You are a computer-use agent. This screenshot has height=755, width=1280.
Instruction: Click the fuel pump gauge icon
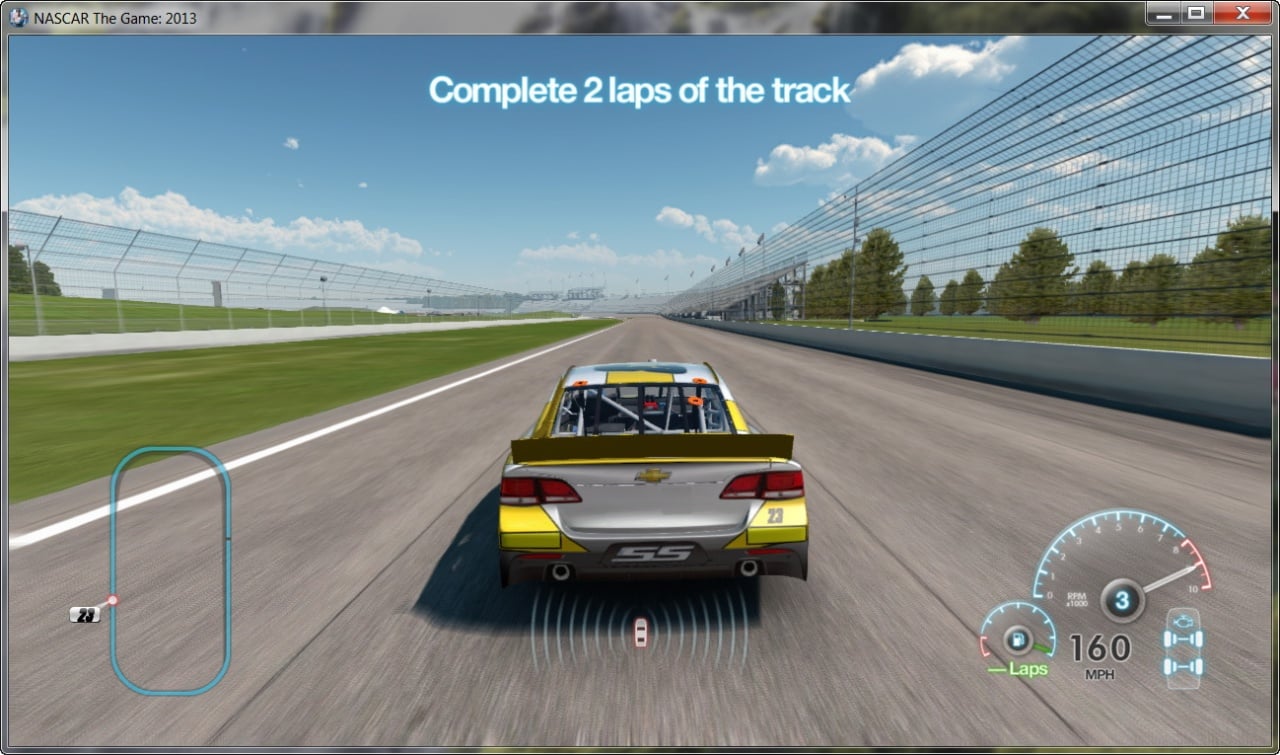pyautogui.click(x=1018, y=638)
